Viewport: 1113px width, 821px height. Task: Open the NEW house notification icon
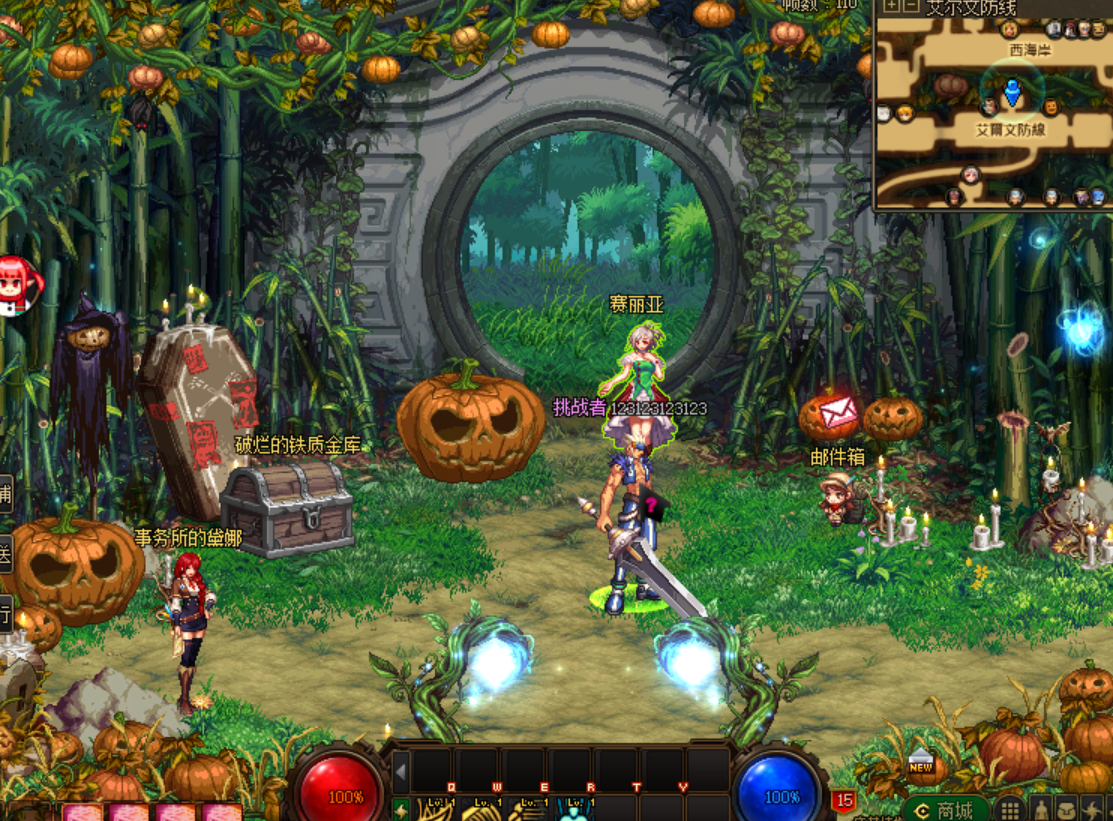click(x=921, y=764)
